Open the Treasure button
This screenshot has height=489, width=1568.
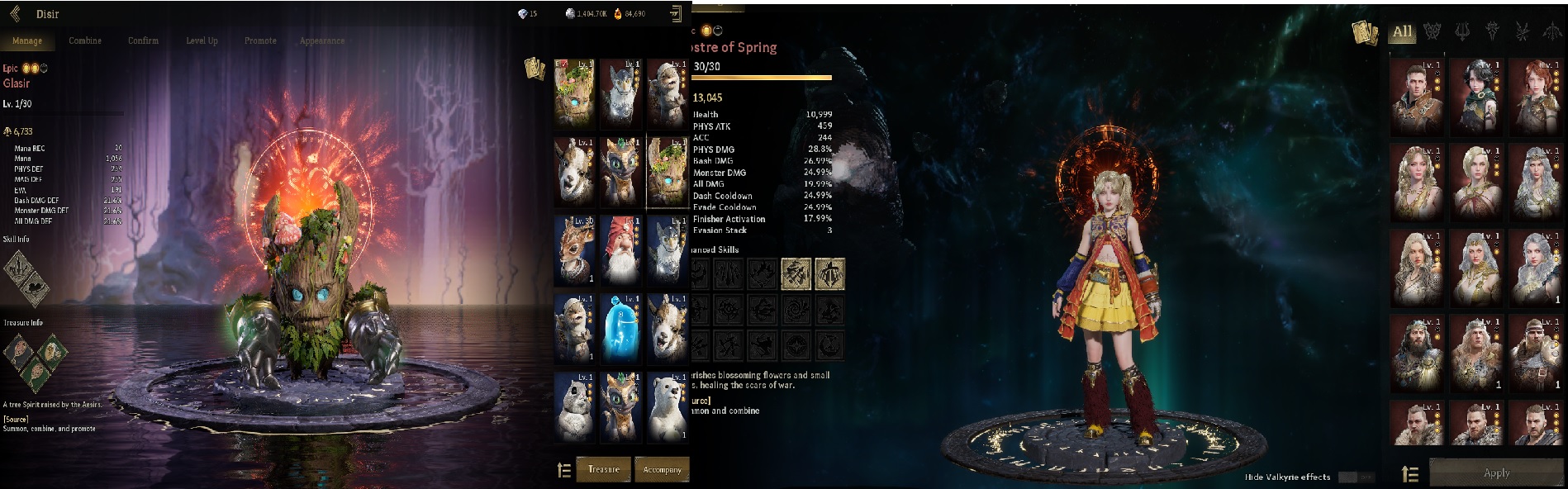(603, 469)
